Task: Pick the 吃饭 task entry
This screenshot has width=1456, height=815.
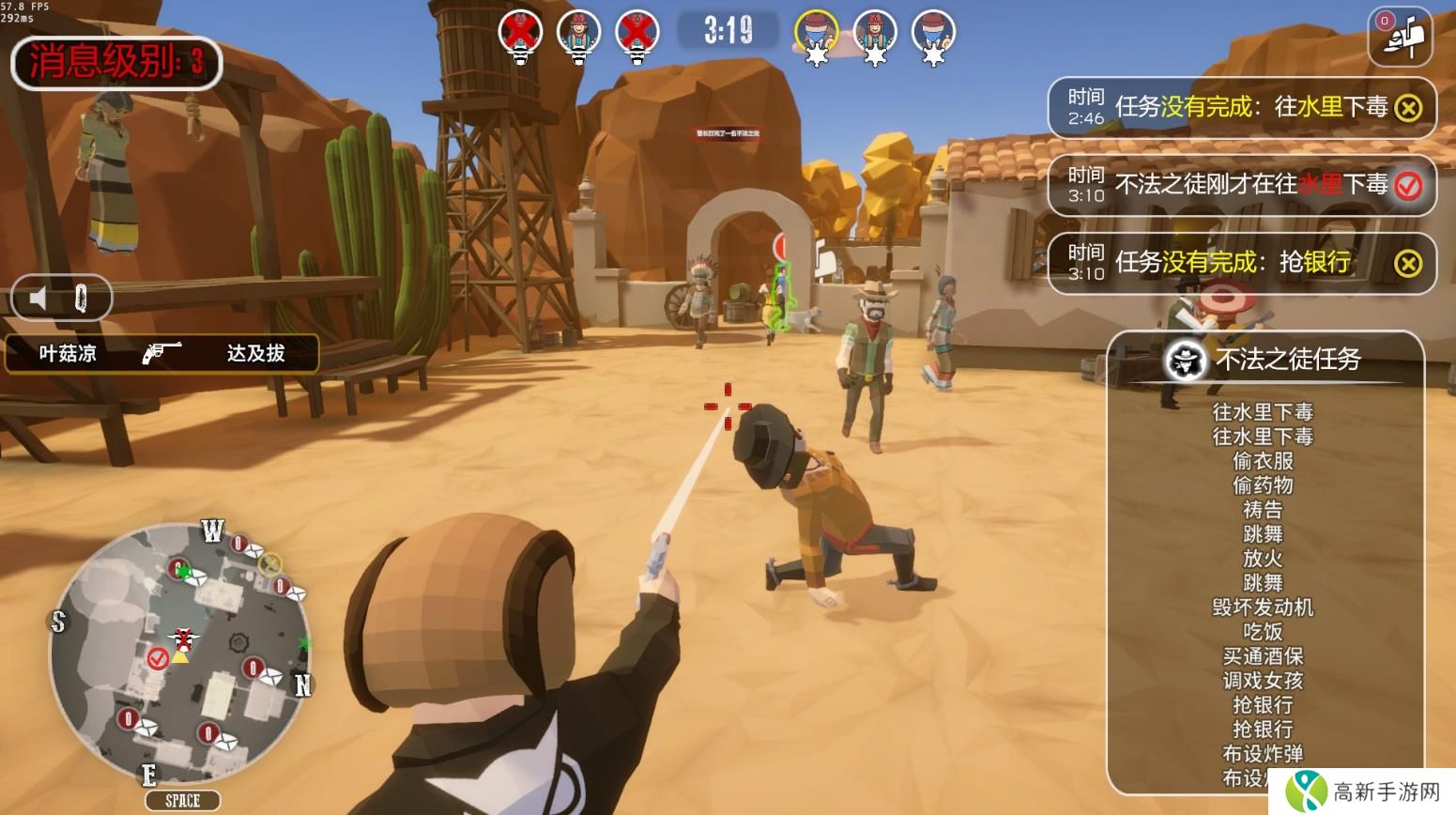Action: pos(1263,632)
